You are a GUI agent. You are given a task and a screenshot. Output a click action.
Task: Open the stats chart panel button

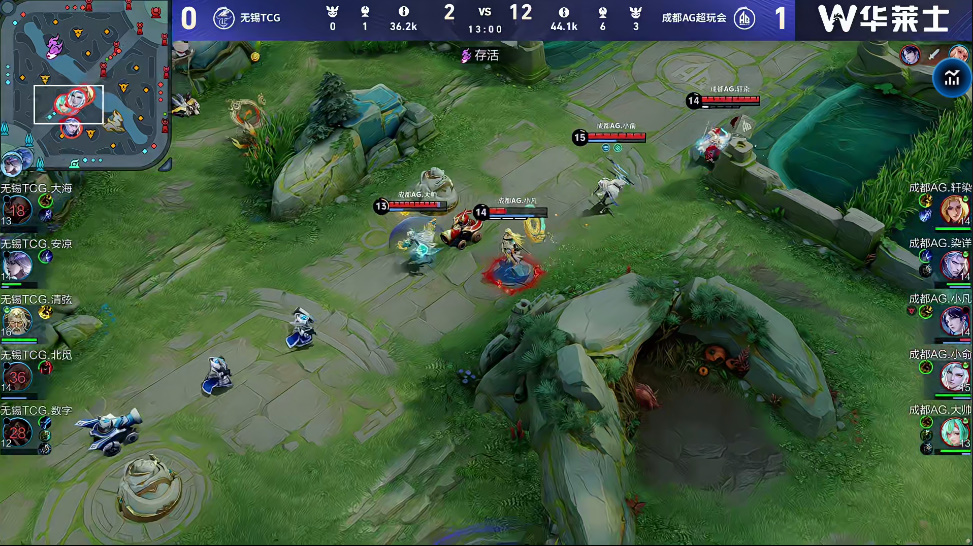point(948,80)
